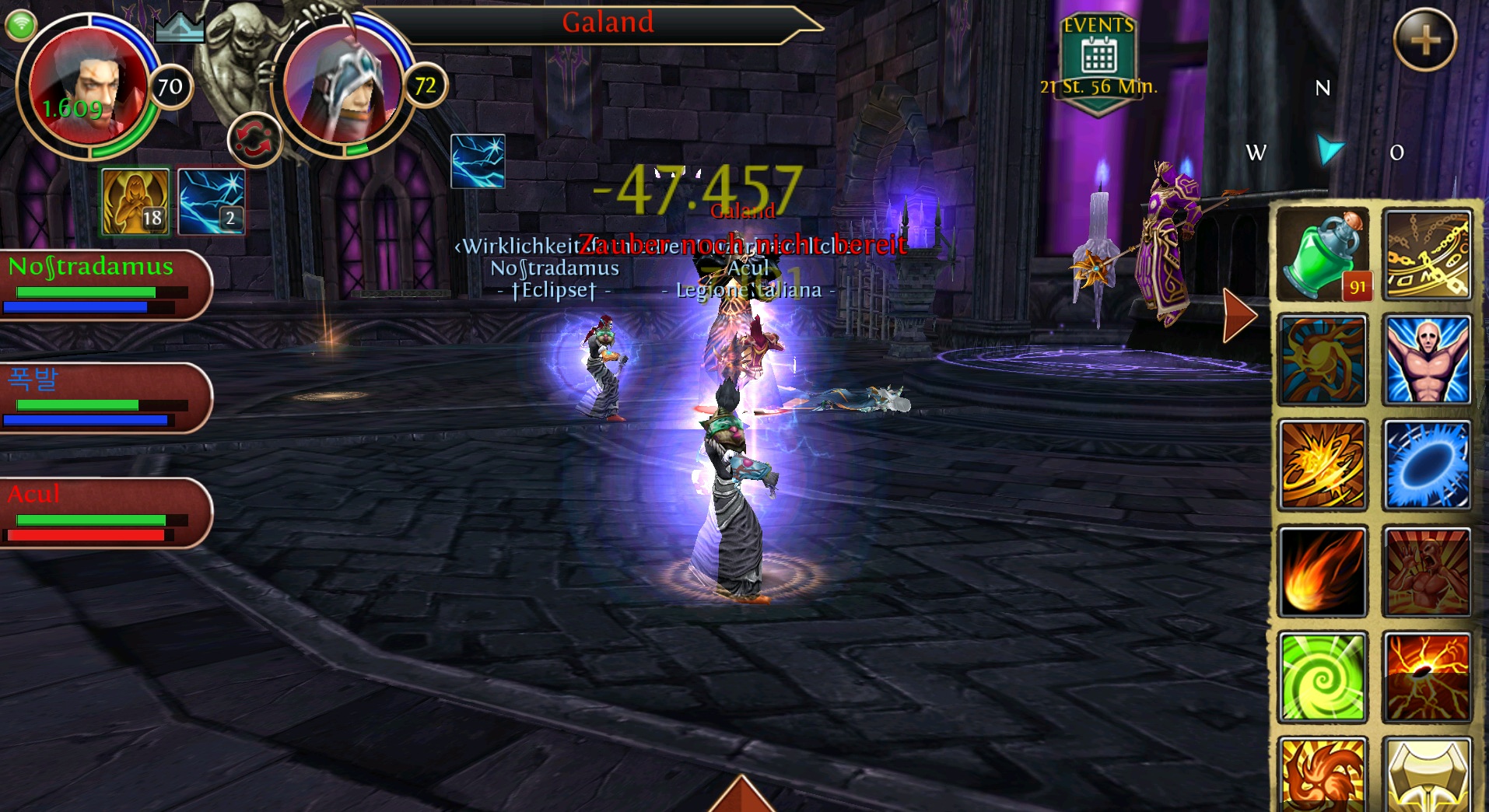Activate the golden chains skill
This screenshot has width=1489, height=812.
click(x=1427, y=254)
